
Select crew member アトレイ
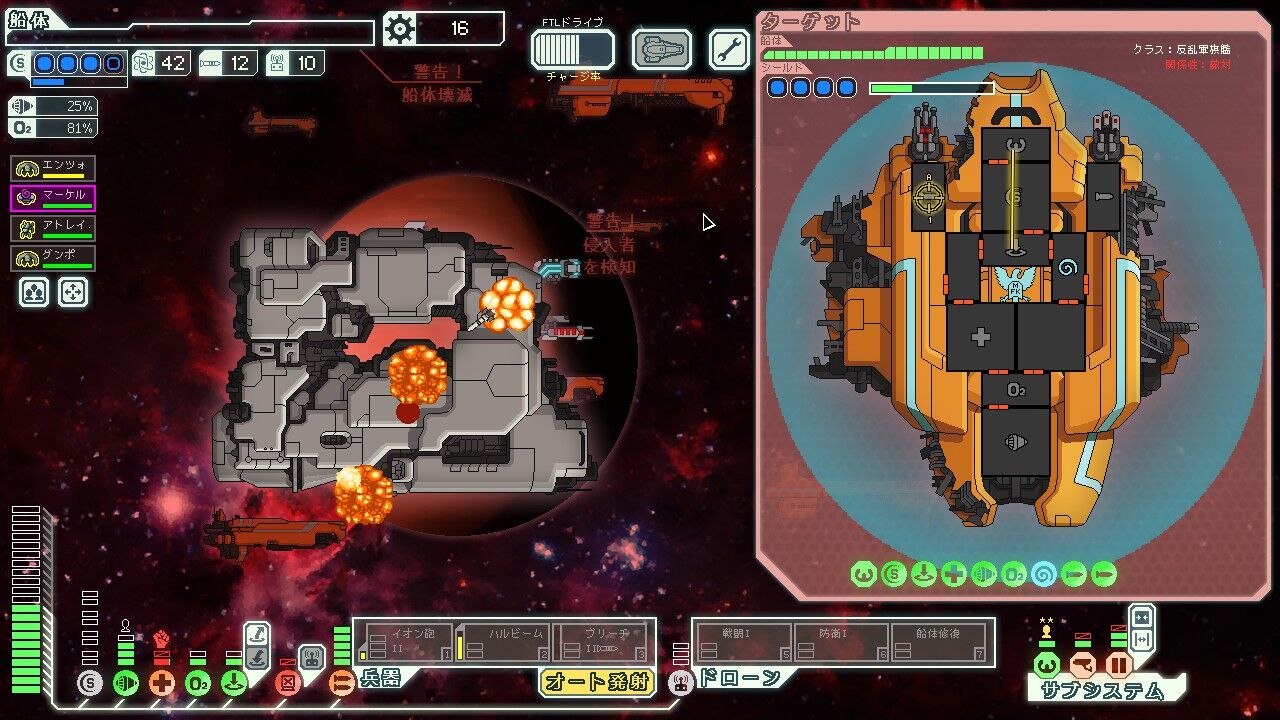pos(54,228)
